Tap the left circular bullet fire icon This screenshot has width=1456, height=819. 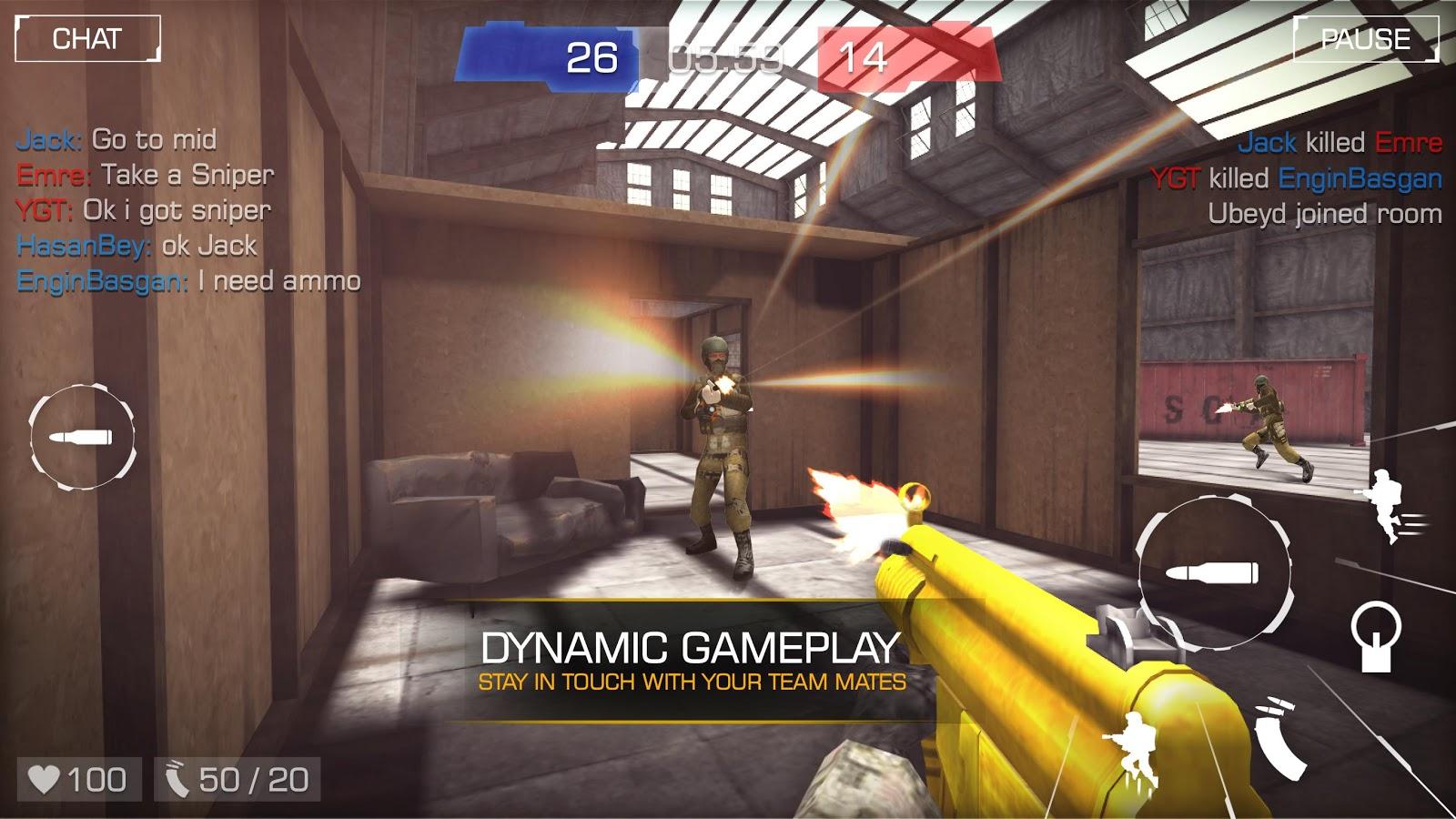click(82, 437)
